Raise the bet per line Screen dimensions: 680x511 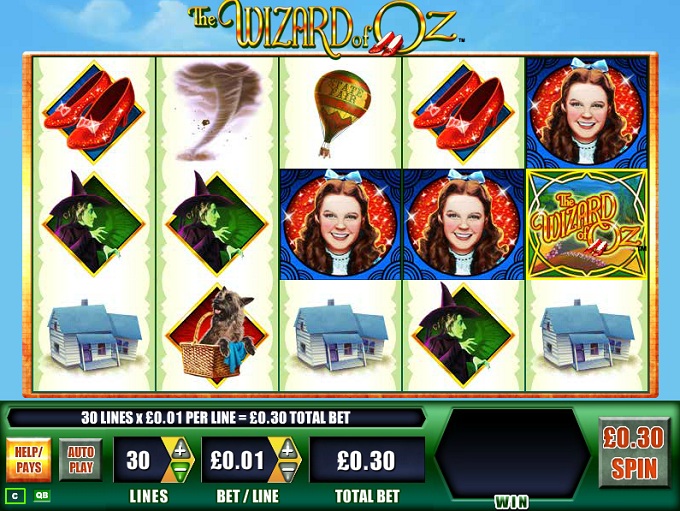click(287, 449)
